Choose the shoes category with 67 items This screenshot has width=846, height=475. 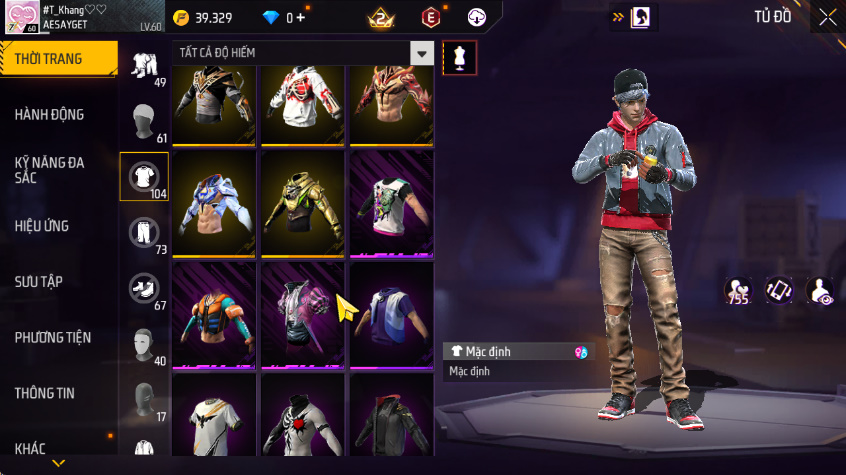point(144,289)
